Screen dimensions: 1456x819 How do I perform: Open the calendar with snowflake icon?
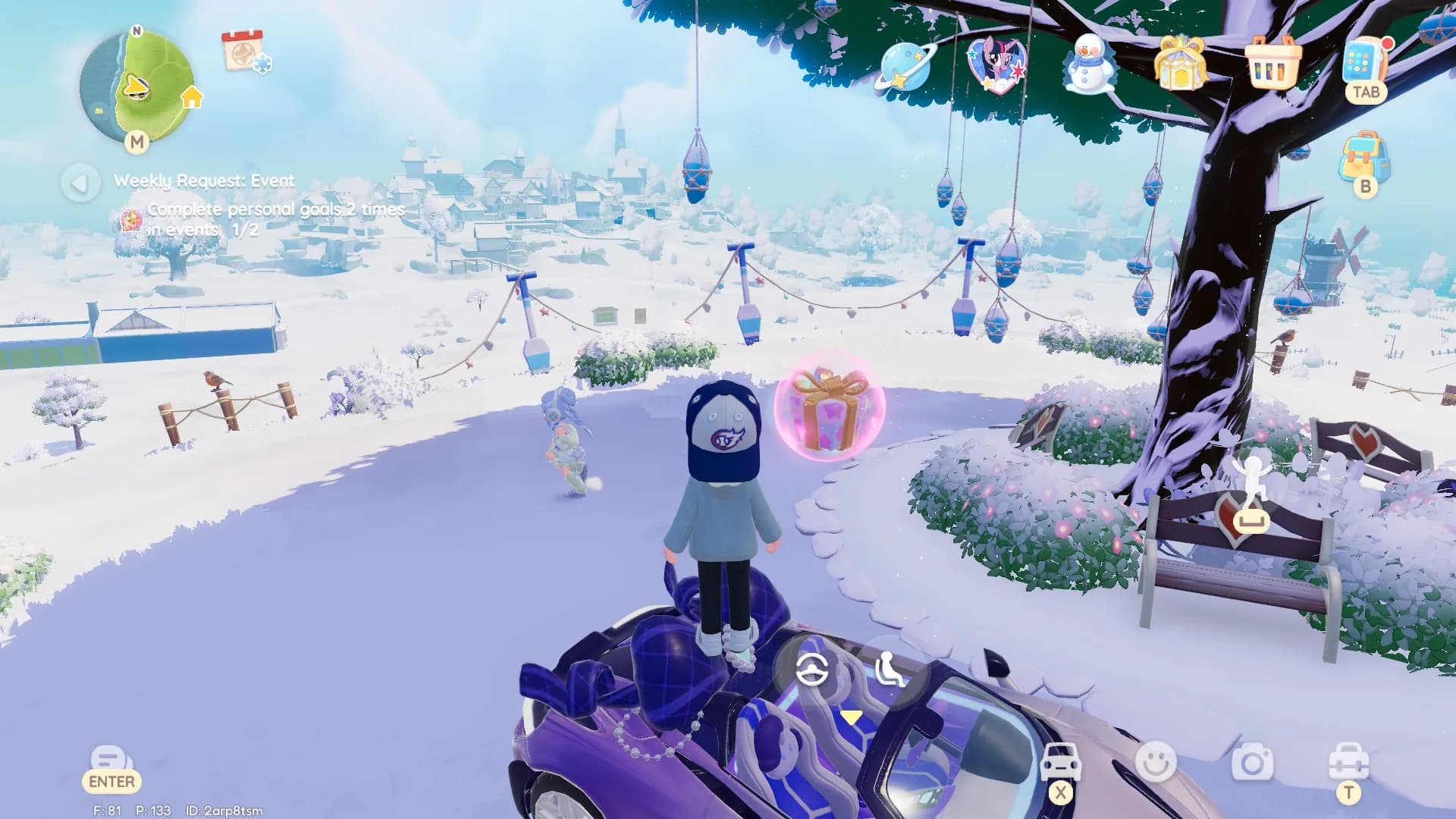[x=244, y=50]
